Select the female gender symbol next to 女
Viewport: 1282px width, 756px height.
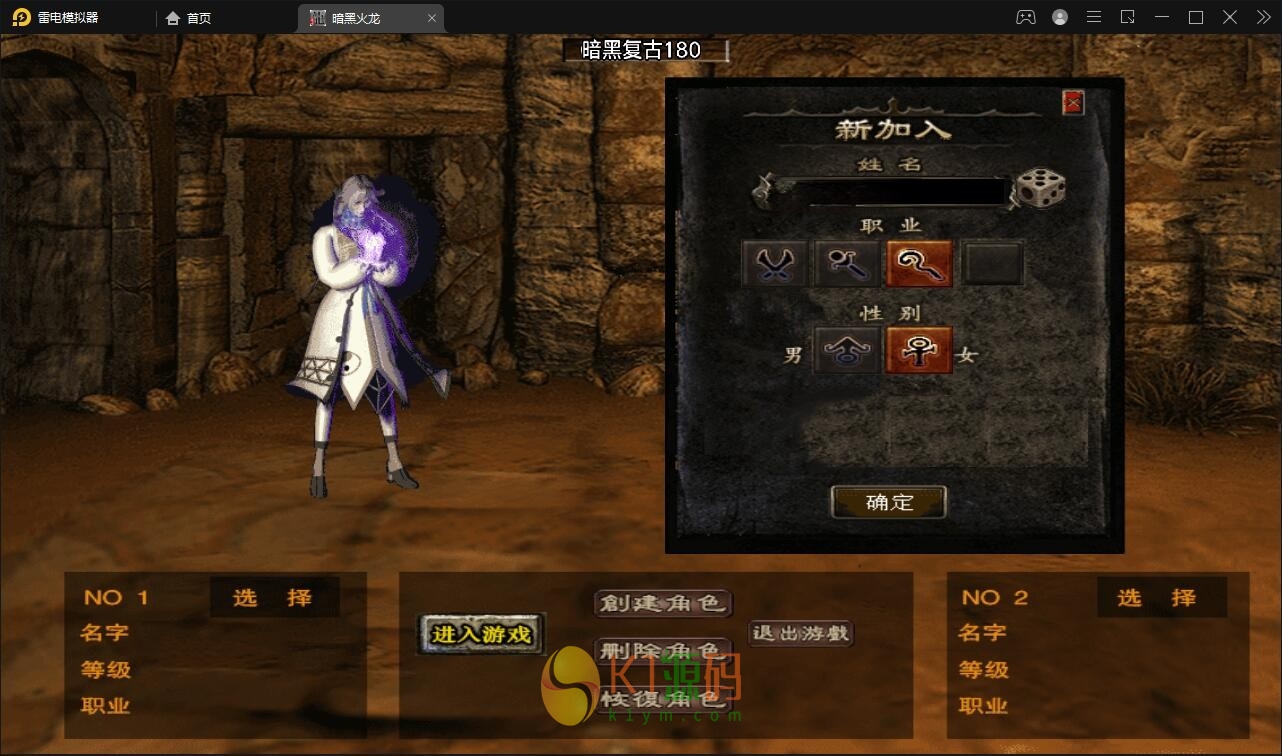tap(919, 350)
